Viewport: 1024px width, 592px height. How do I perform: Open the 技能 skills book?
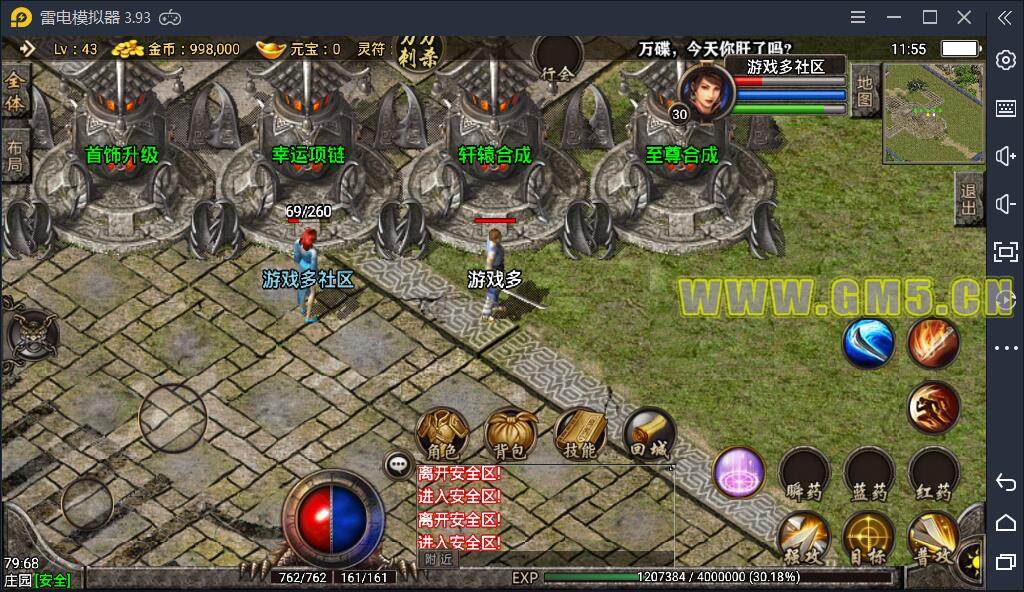pyautogui.click(x=580, y=434)
